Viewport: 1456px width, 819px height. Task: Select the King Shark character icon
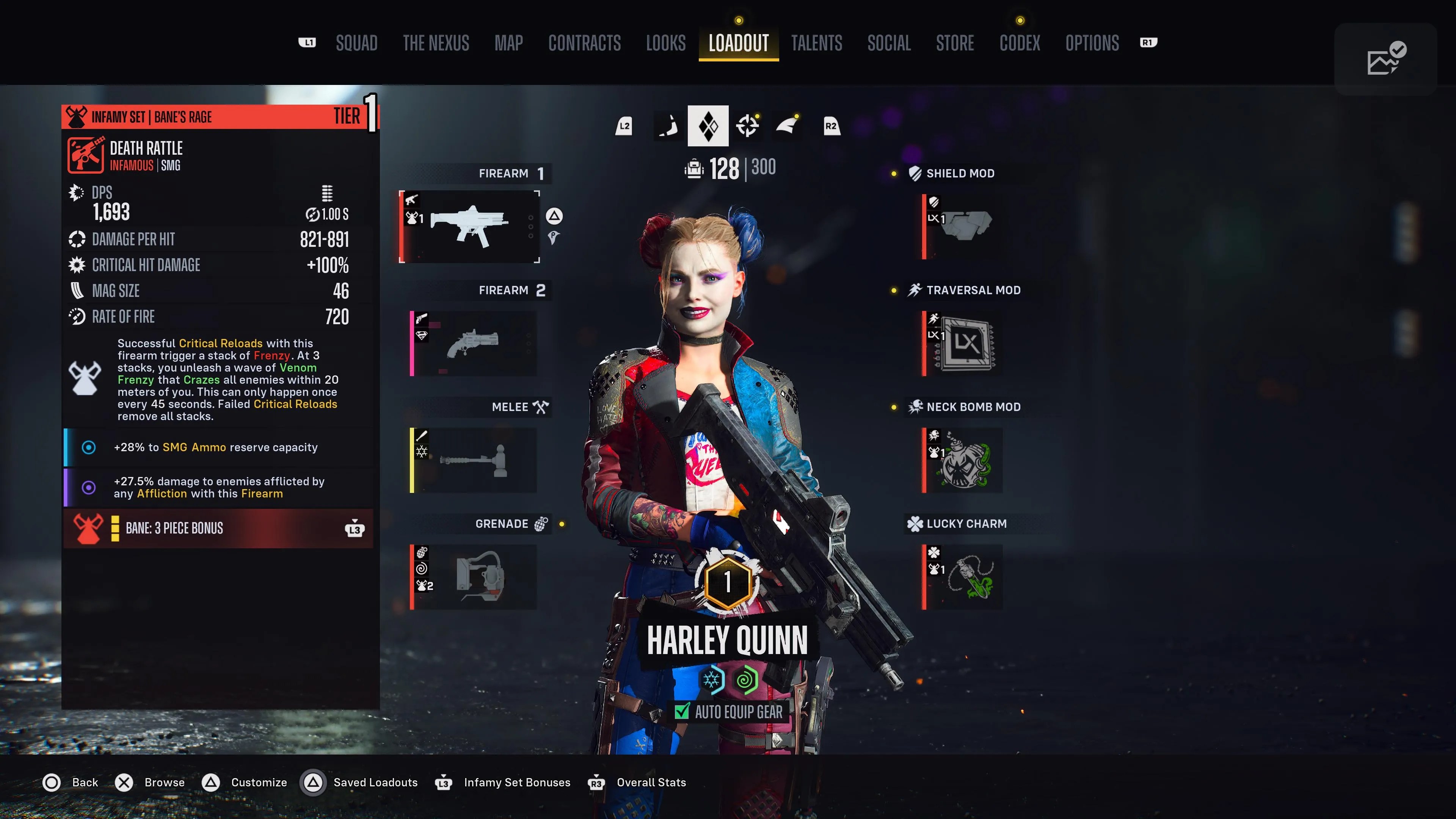(788, 126)
